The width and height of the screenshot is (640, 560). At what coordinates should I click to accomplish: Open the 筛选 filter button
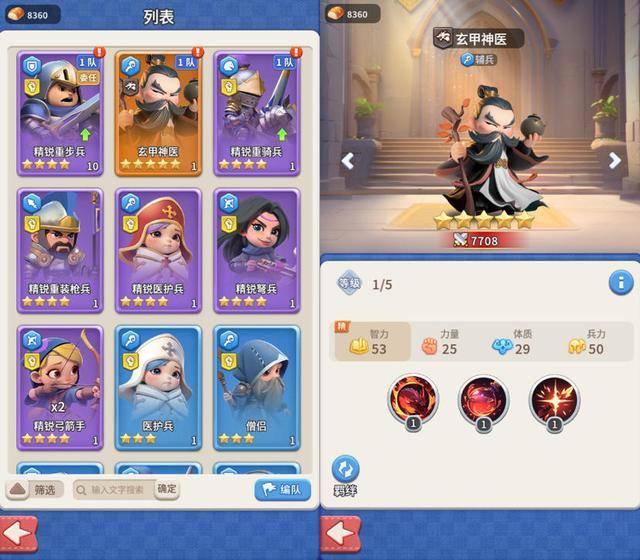pos(36,490)
